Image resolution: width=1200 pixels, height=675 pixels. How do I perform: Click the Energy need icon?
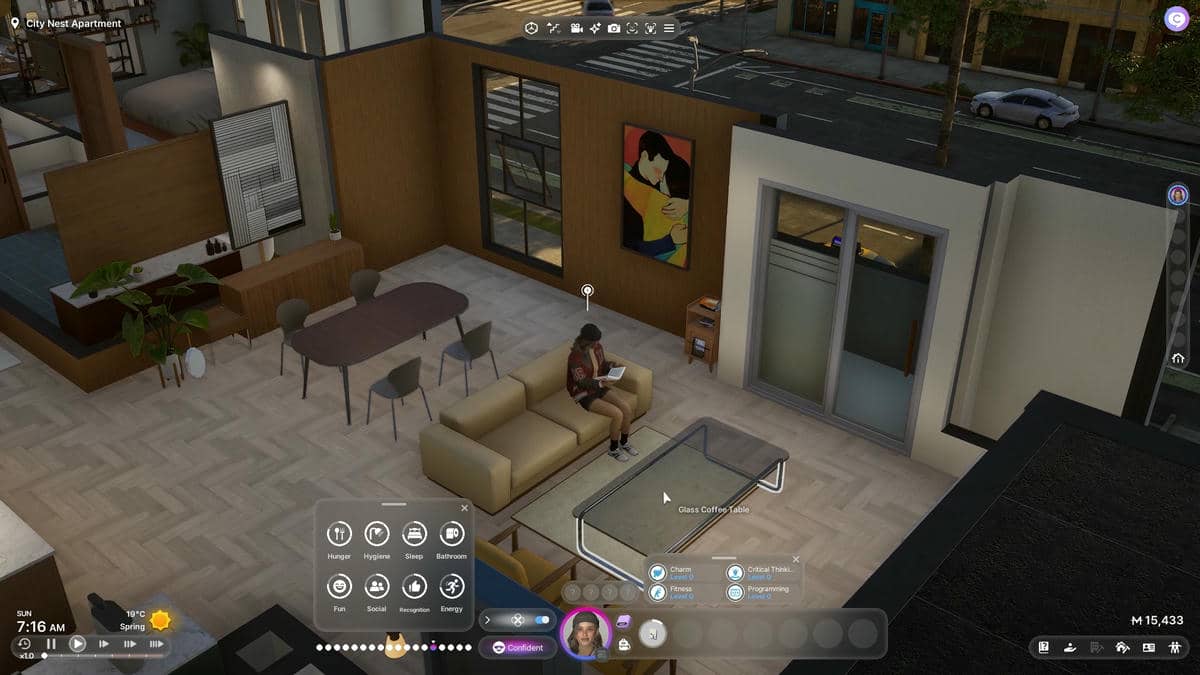pos(451,586)
